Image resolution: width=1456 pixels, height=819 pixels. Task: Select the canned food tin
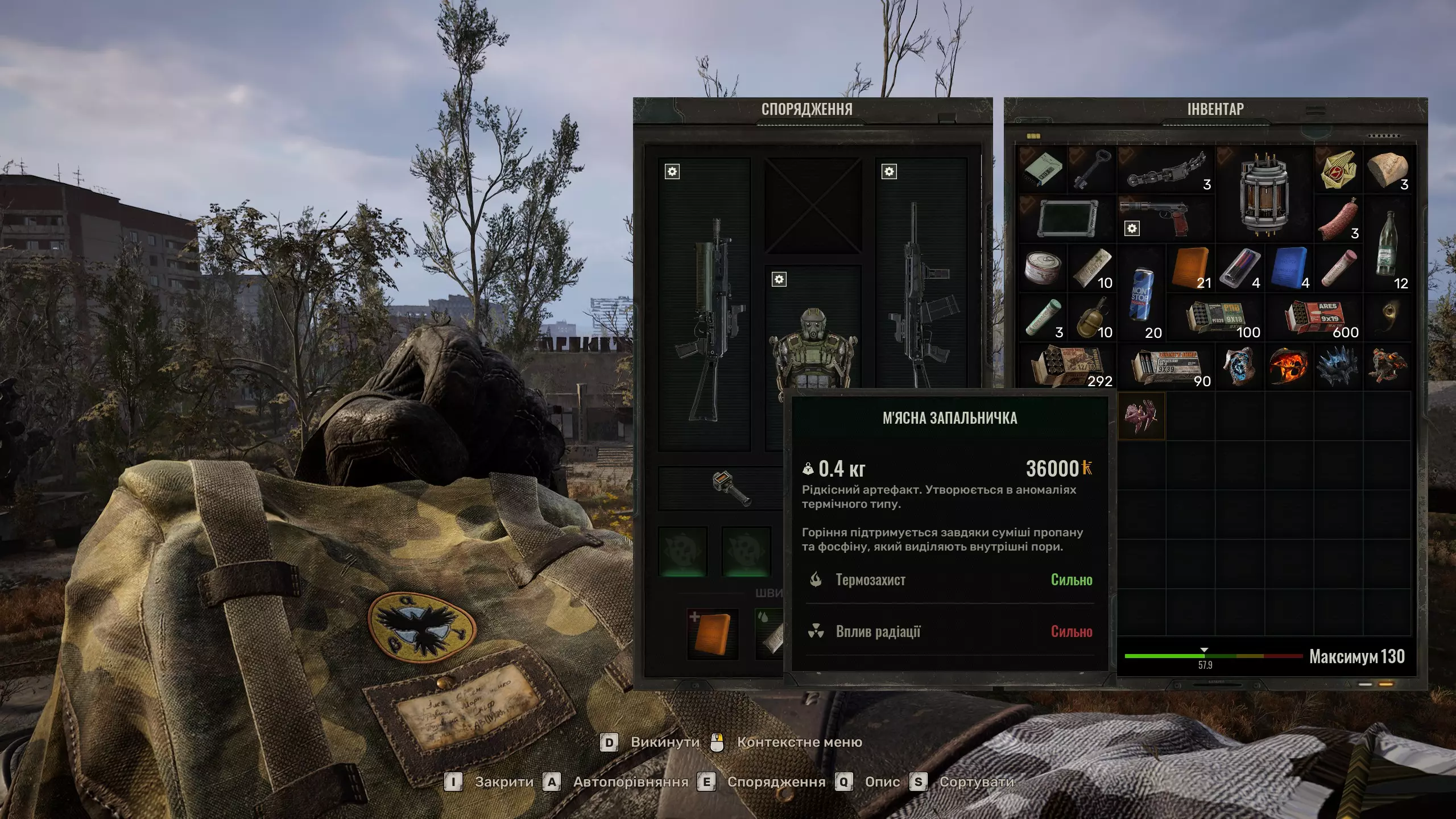click(x=1043, y=268)
